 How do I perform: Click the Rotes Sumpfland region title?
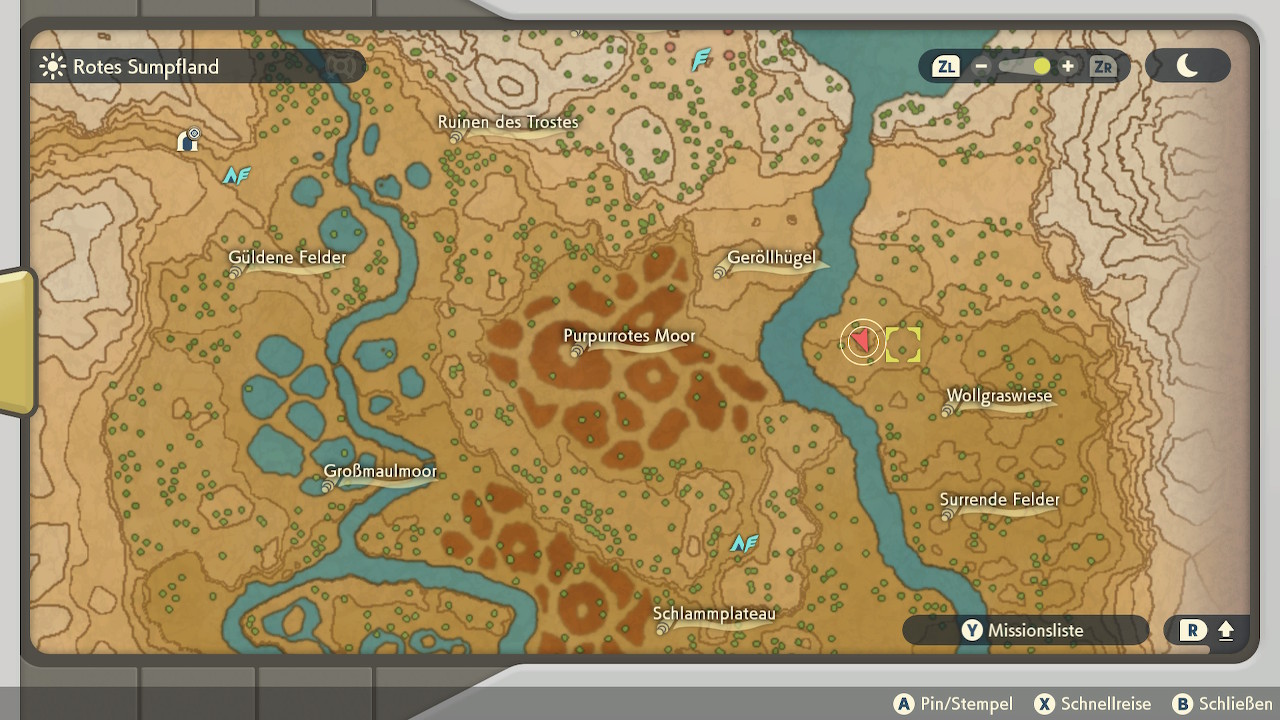(145, 67)
